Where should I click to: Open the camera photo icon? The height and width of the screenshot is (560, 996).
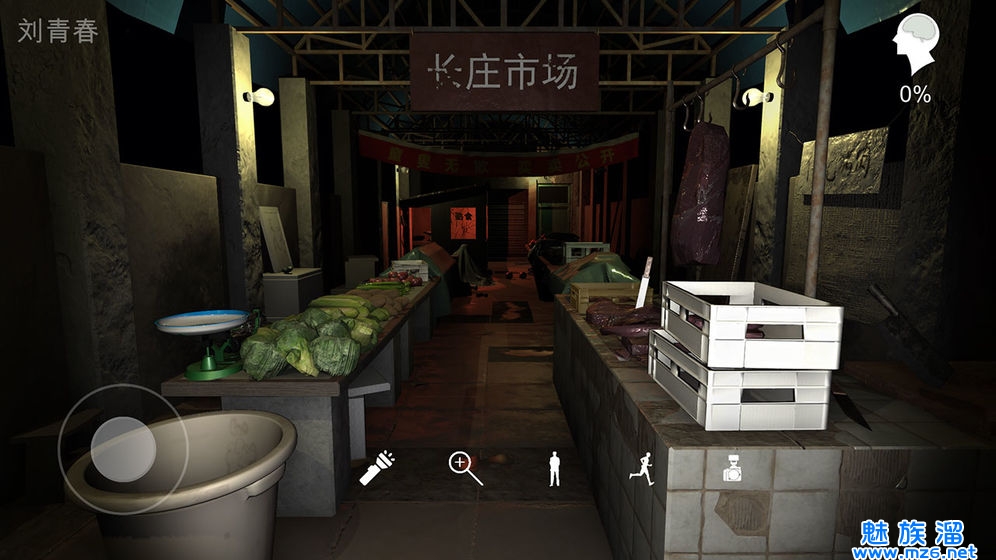point(732,469)
